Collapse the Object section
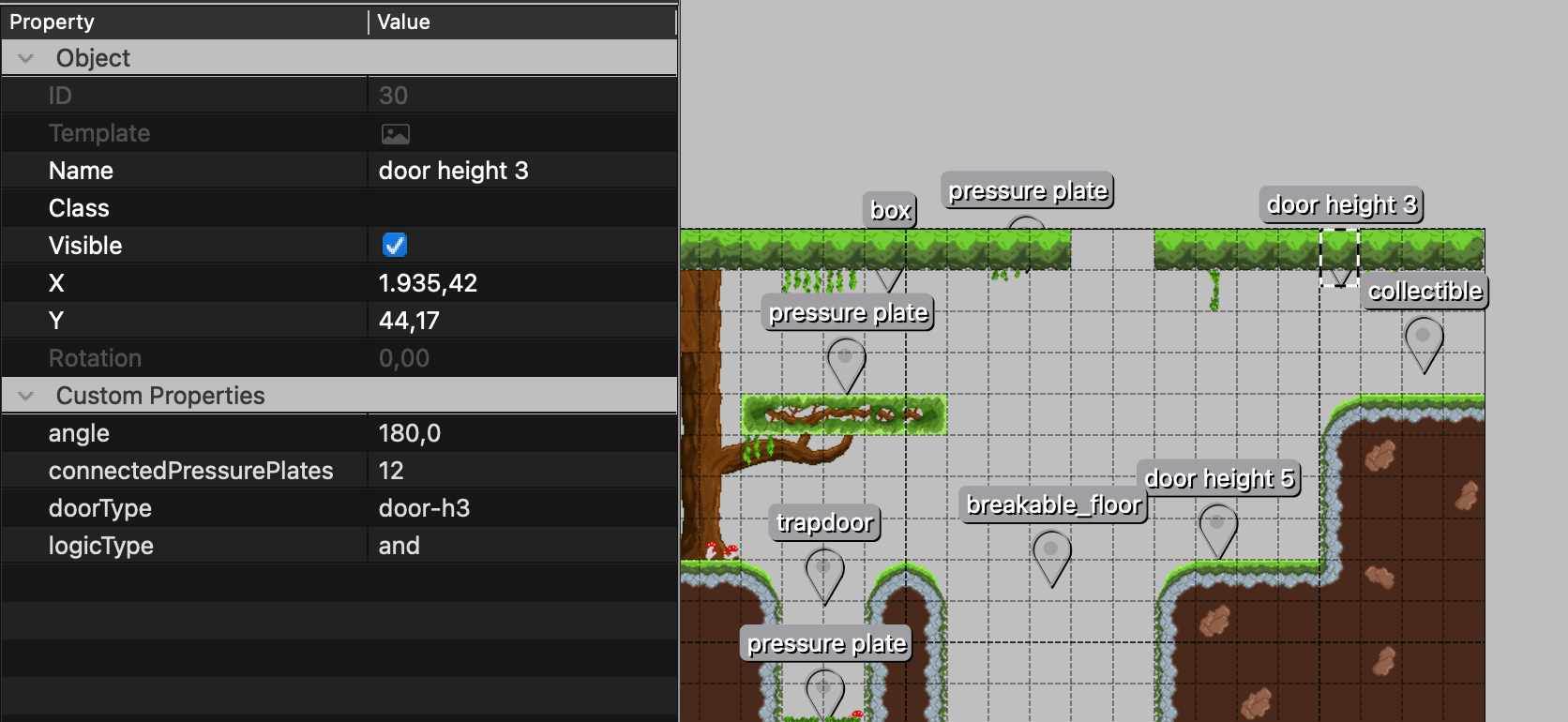Viewport: 1568px width, 722px height. pyautogui.click(x=24, y=57)
